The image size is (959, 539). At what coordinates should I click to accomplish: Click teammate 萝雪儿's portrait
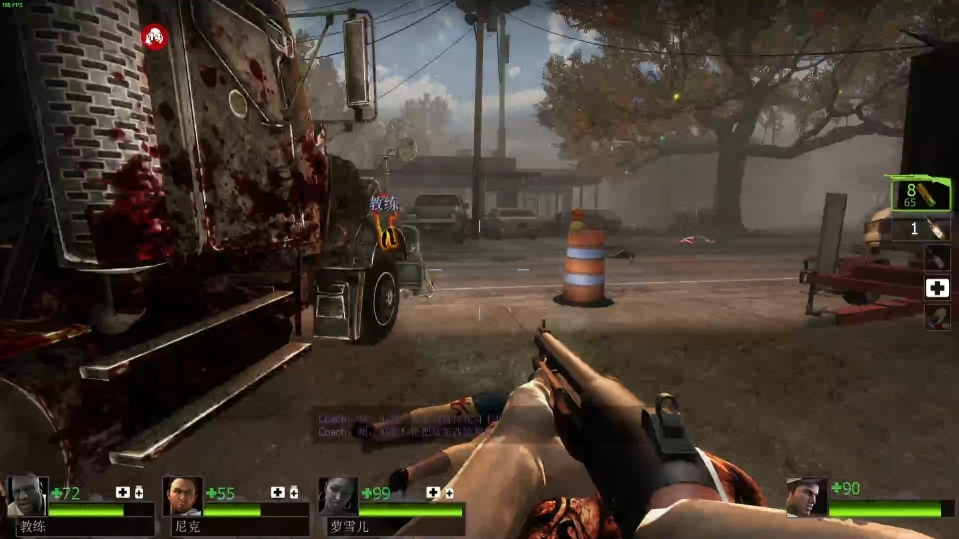pyautogui.click(x=338, y=496)
